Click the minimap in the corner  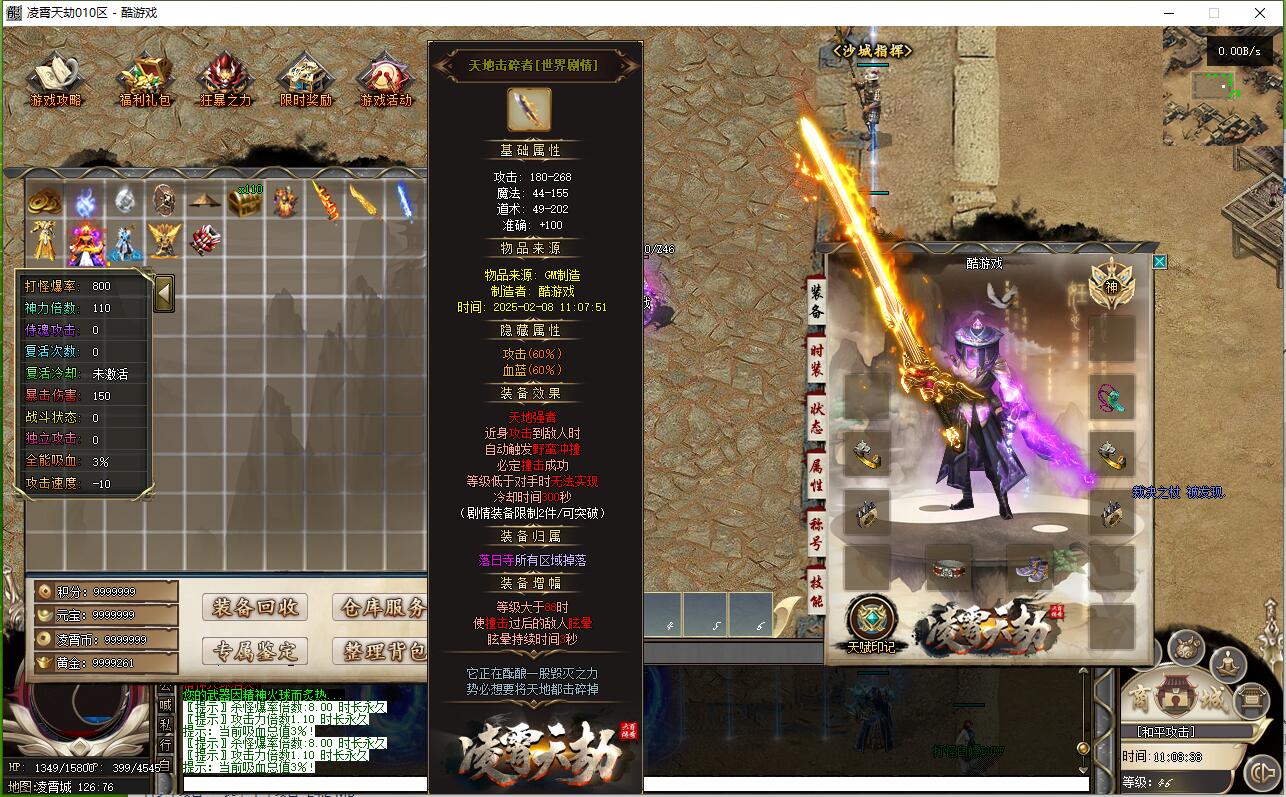[1221, 88]
